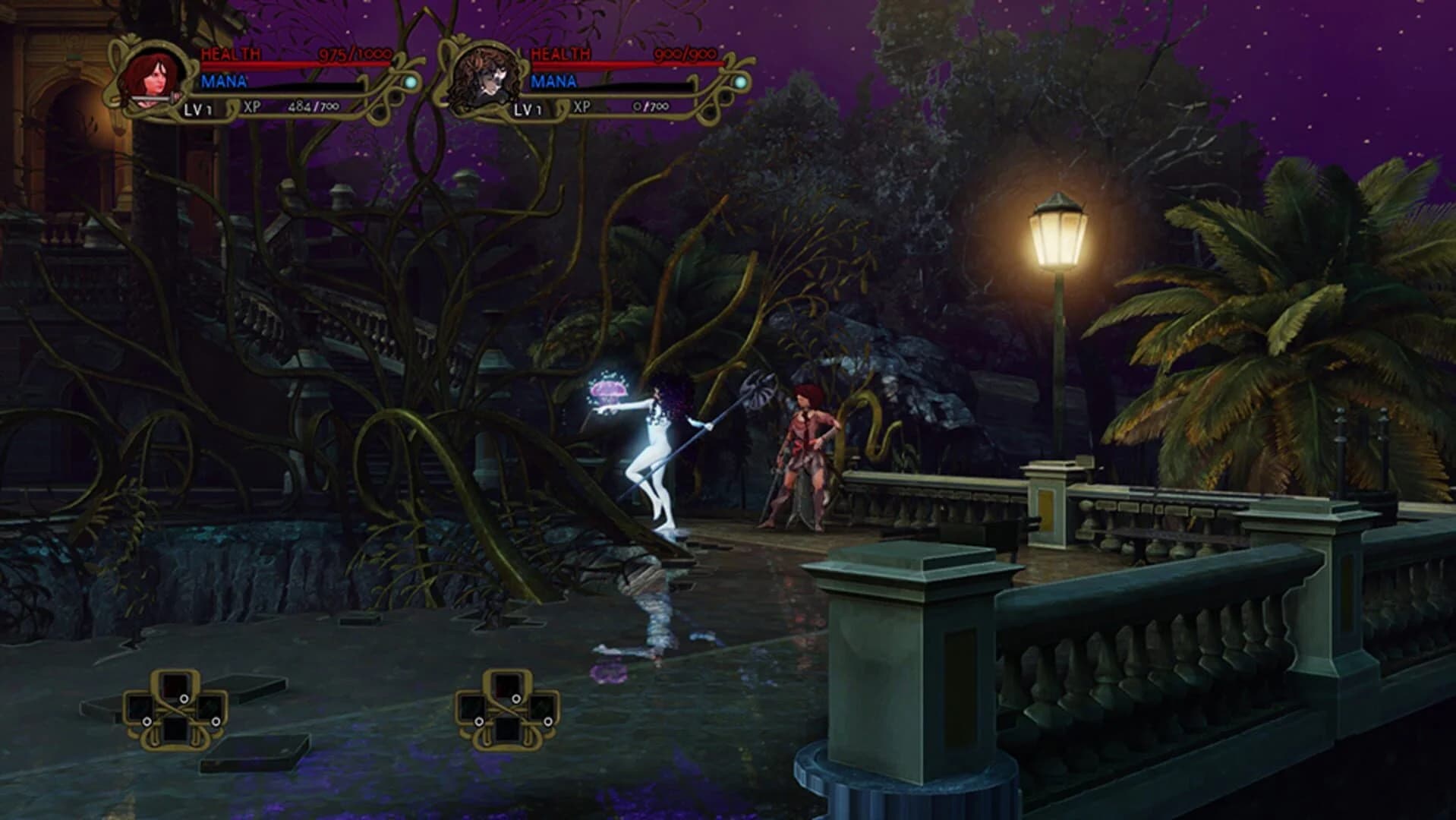
Task: Open the HEALTH label on the first HUD
Action: tap(230, 53)
